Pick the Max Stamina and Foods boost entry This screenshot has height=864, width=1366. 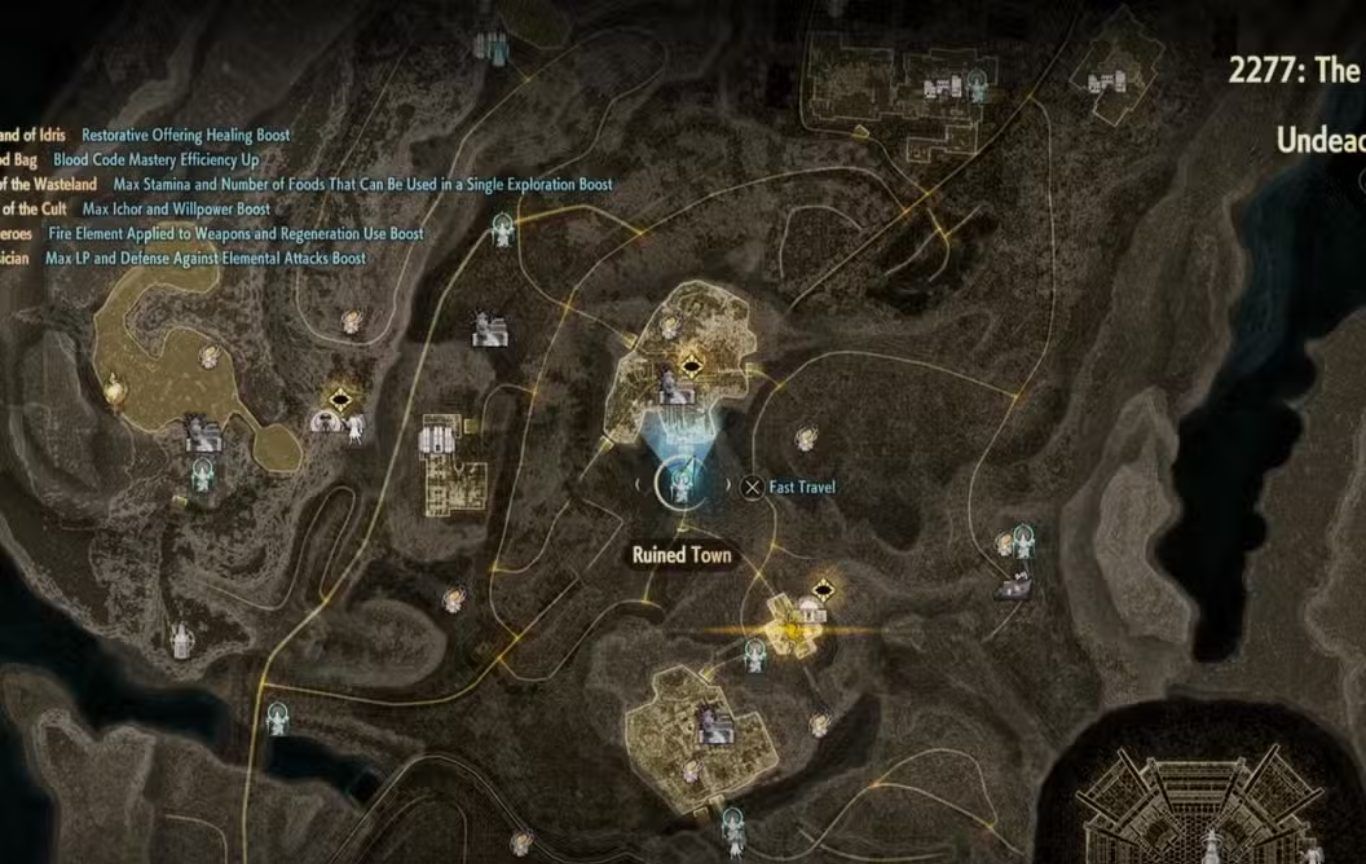coord(362,184)
